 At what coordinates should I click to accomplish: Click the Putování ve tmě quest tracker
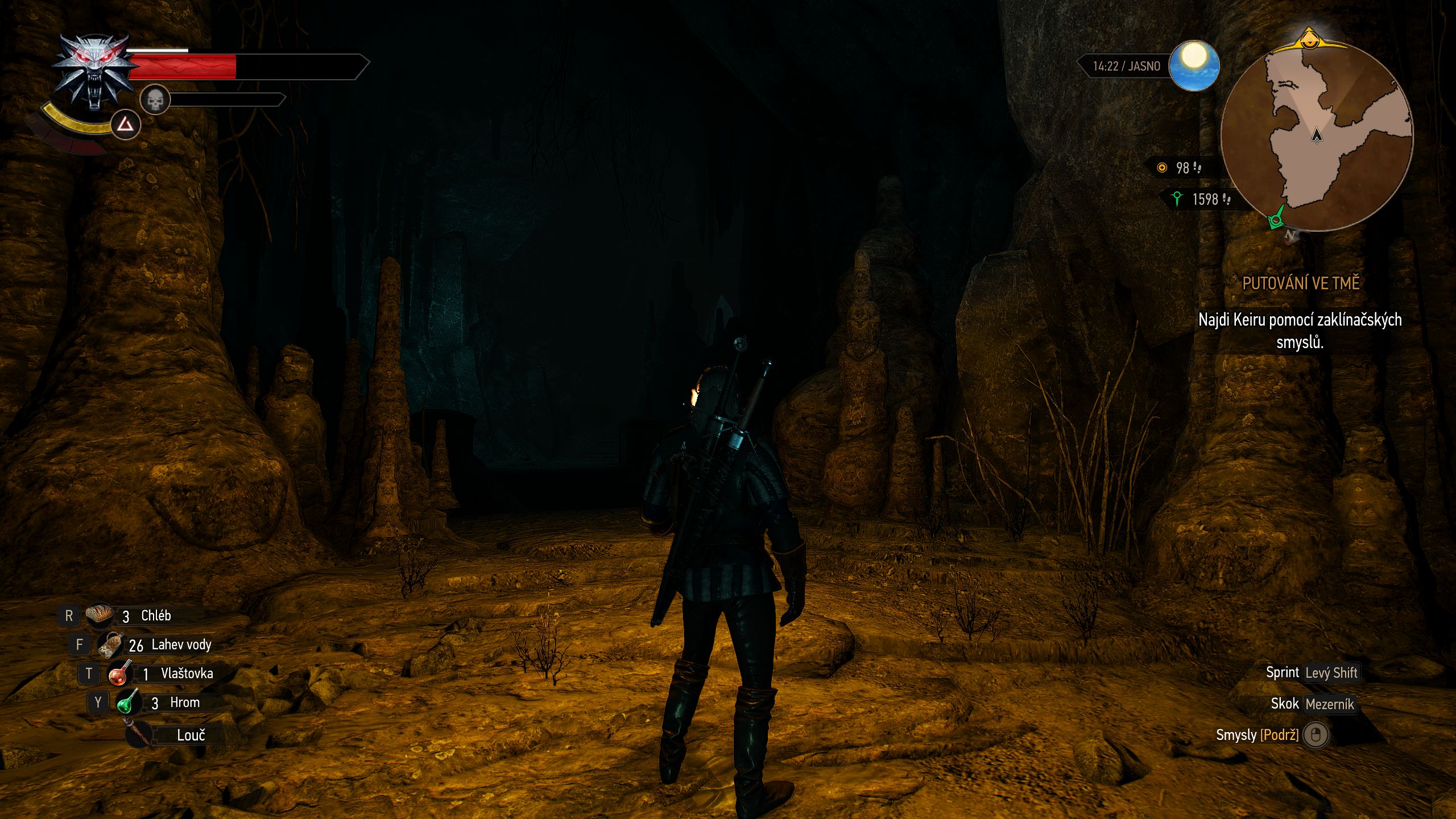tap(1300, 283)
